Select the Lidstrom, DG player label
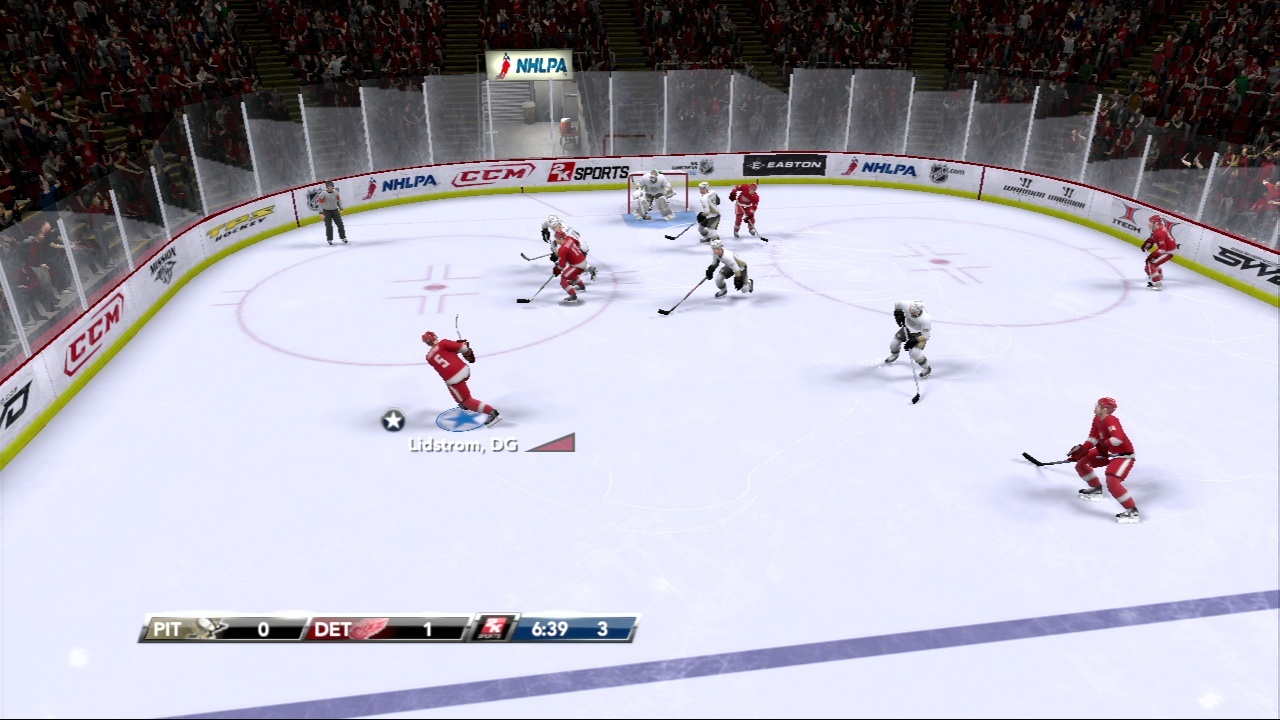 click(x=463, y=445)
